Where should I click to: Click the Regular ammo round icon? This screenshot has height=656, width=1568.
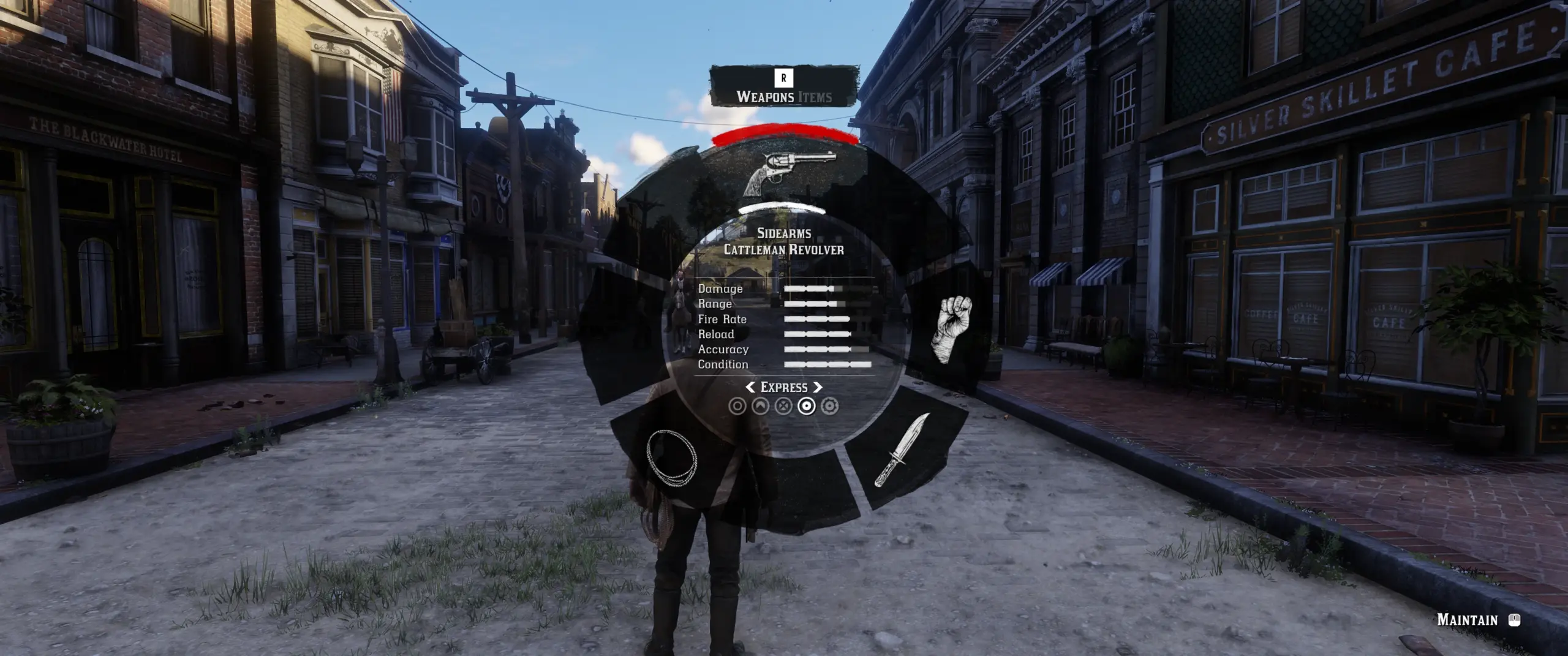click(x=737, y=405)
